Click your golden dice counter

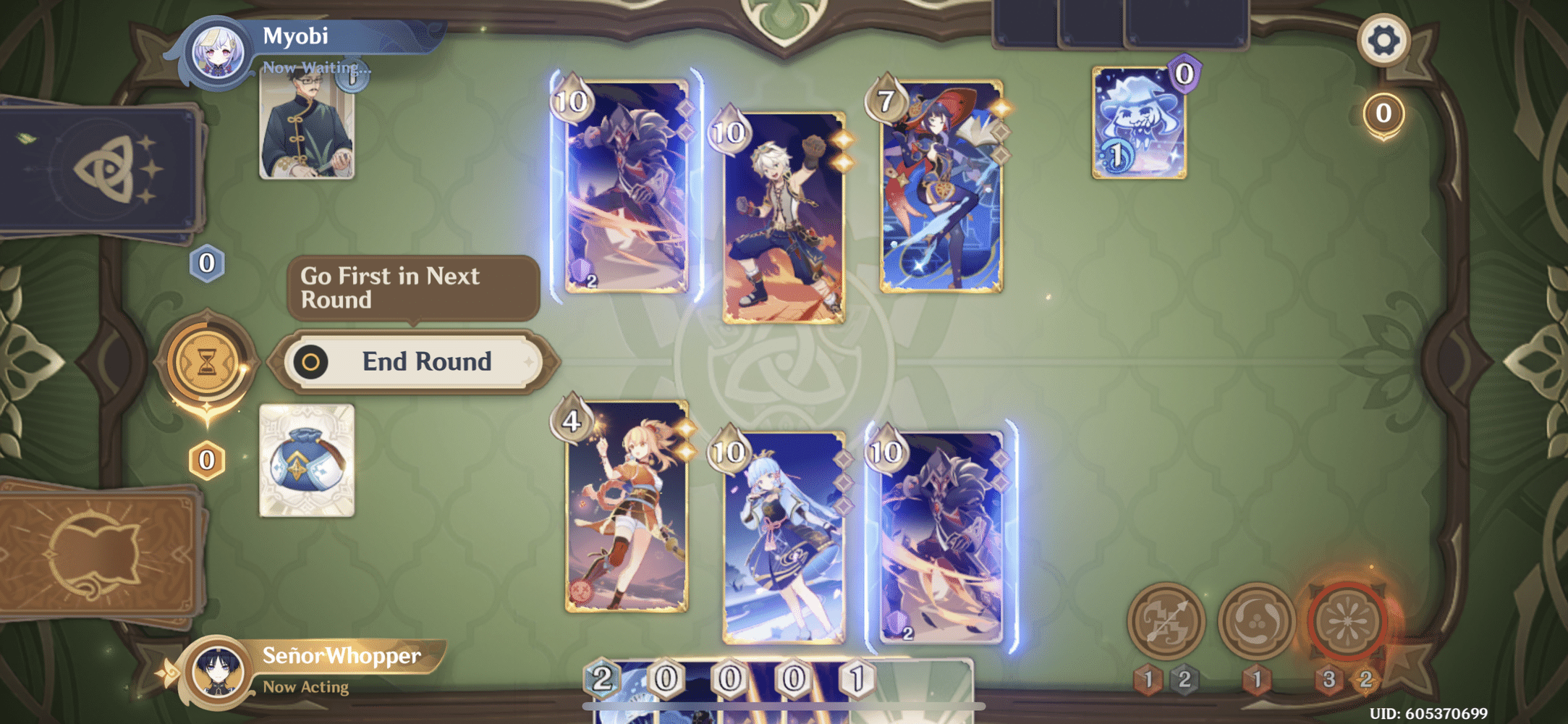click(205, 458)
